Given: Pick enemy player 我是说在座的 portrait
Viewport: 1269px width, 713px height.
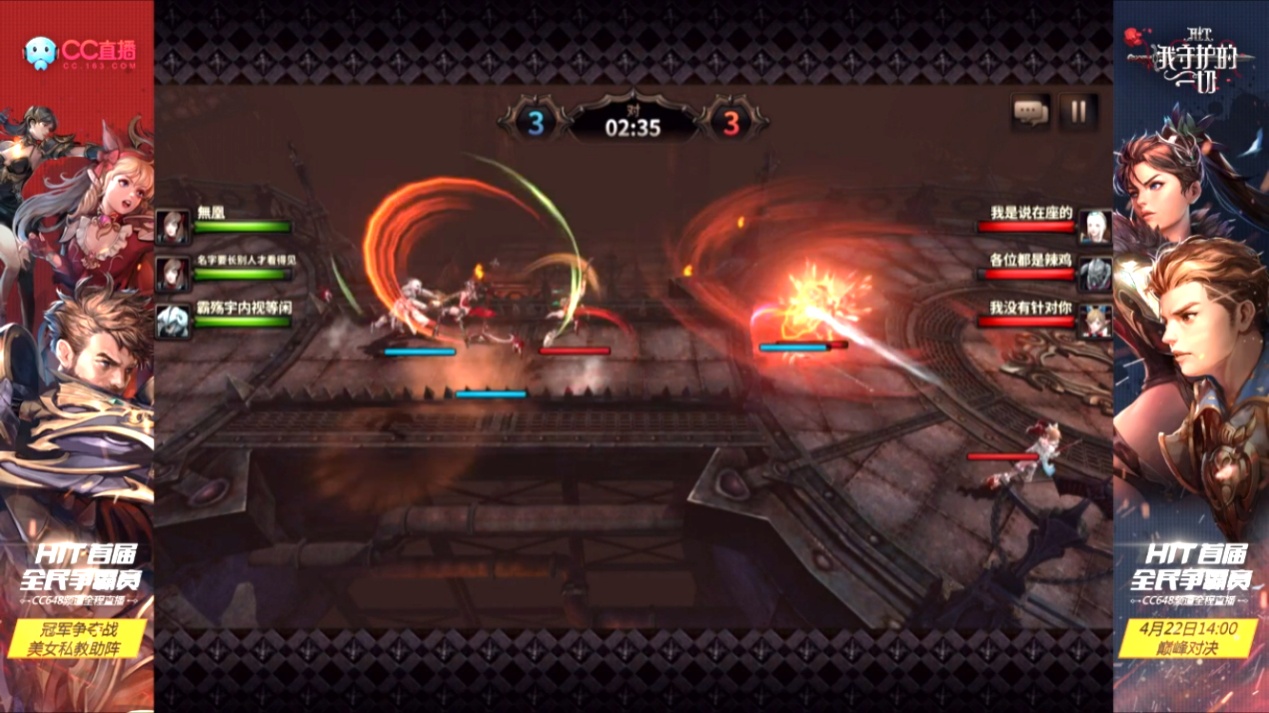Looking at the screenshot, I should click(x=1094, y=227).
